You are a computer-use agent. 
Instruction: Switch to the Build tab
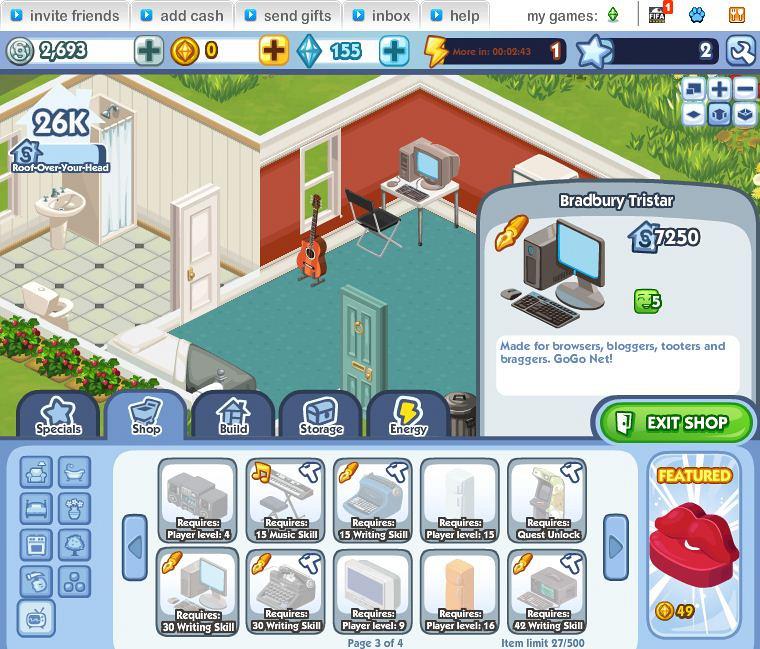[233, 415]
